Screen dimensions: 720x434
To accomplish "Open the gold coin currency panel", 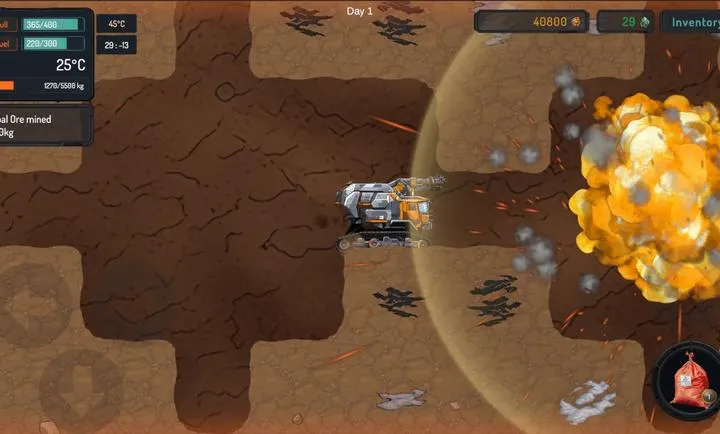I will tap(531, 22).
